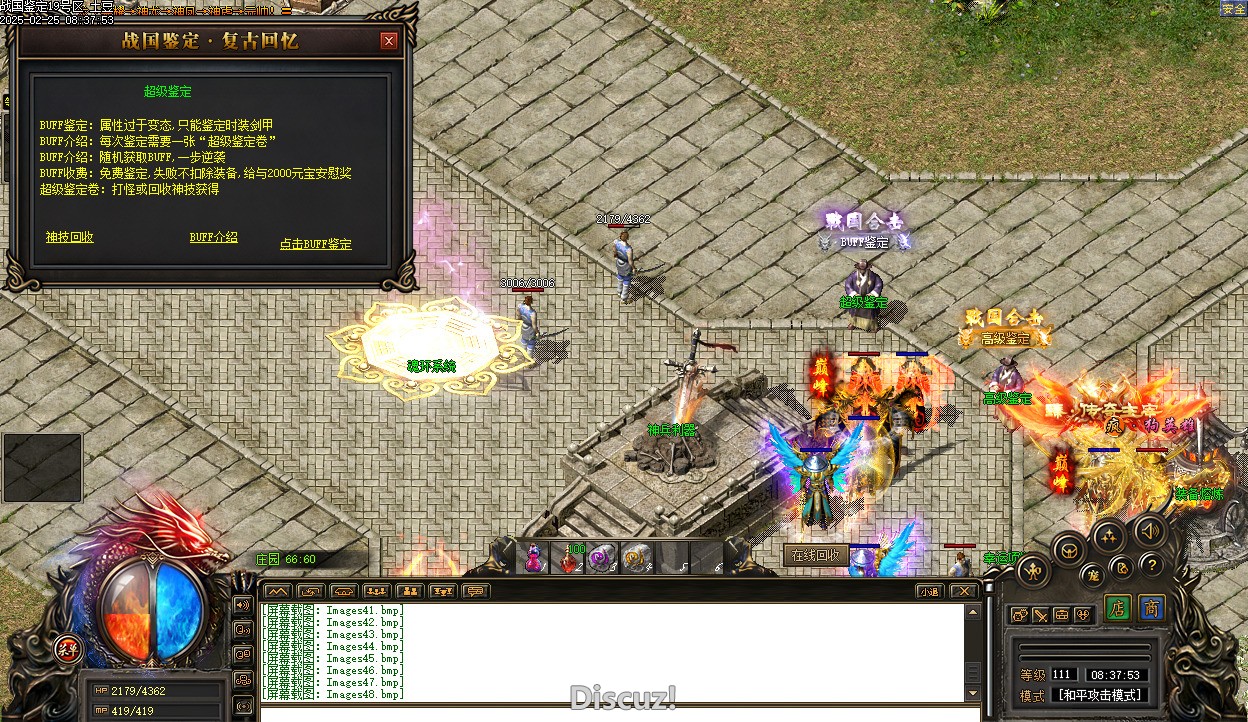Open the green 店 shop button
The width and height of the screenshot is (1248, 722).
coord(1118,609)
